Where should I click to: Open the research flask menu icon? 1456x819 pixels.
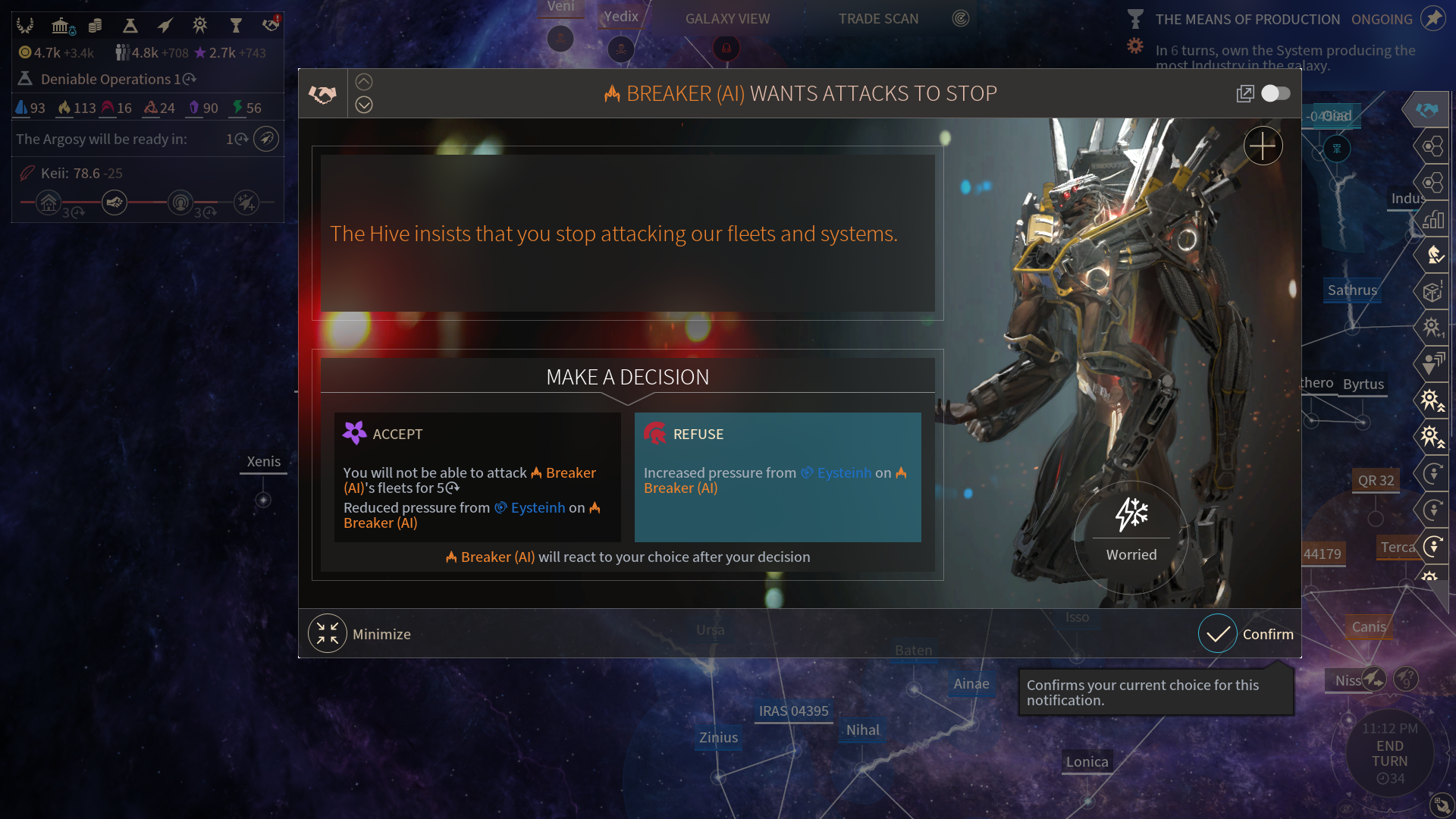click(130, 26)
